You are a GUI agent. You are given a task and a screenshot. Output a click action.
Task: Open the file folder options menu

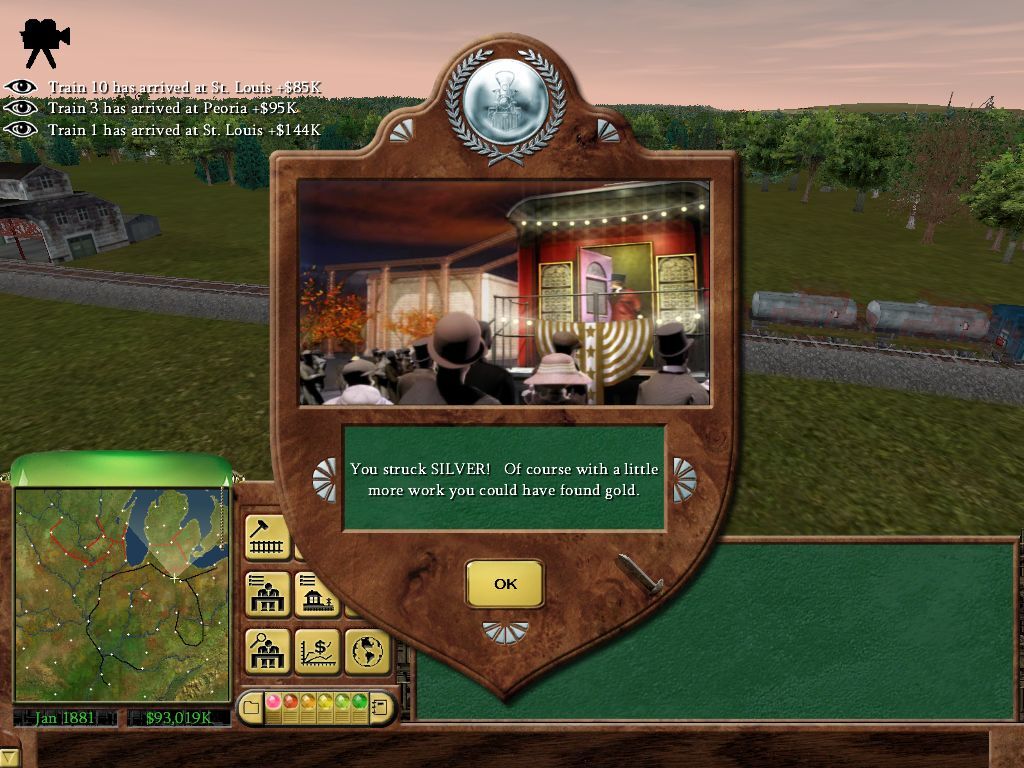tap(250, 709)
